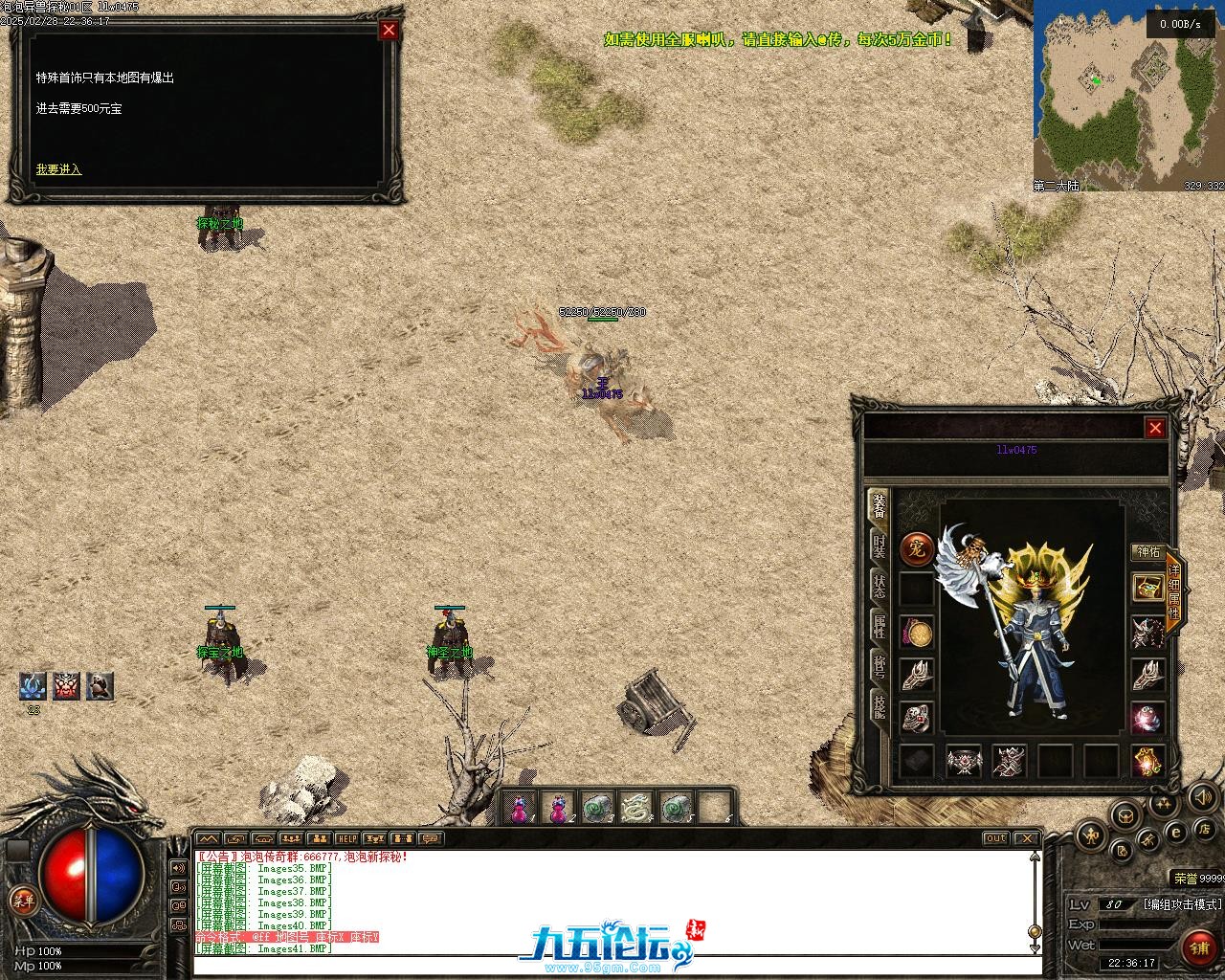Click the out button on chat bar
Viewport: 1225px width, 980px height.
[996, 838]
